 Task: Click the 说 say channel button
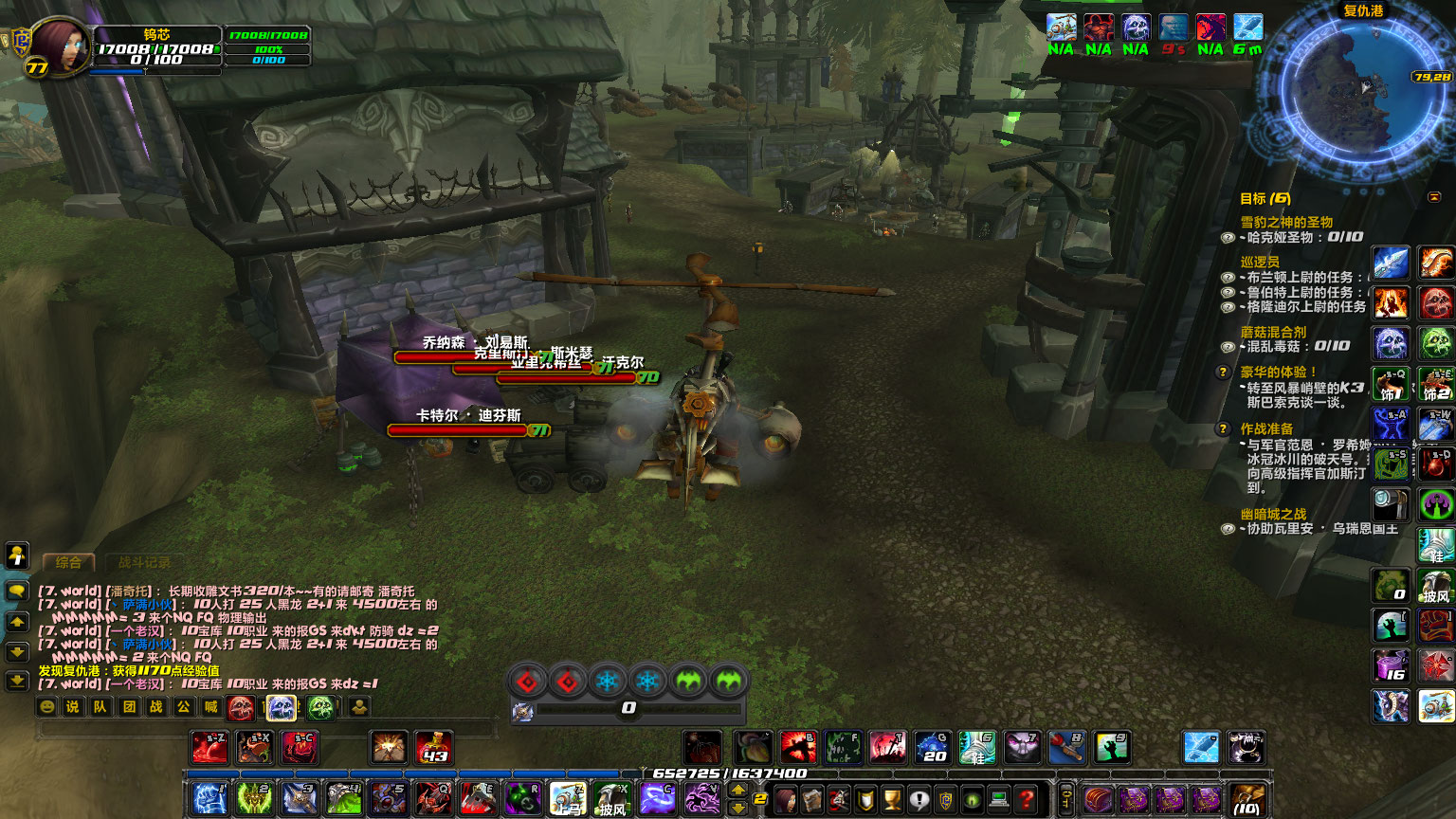[x=73, y=707]
